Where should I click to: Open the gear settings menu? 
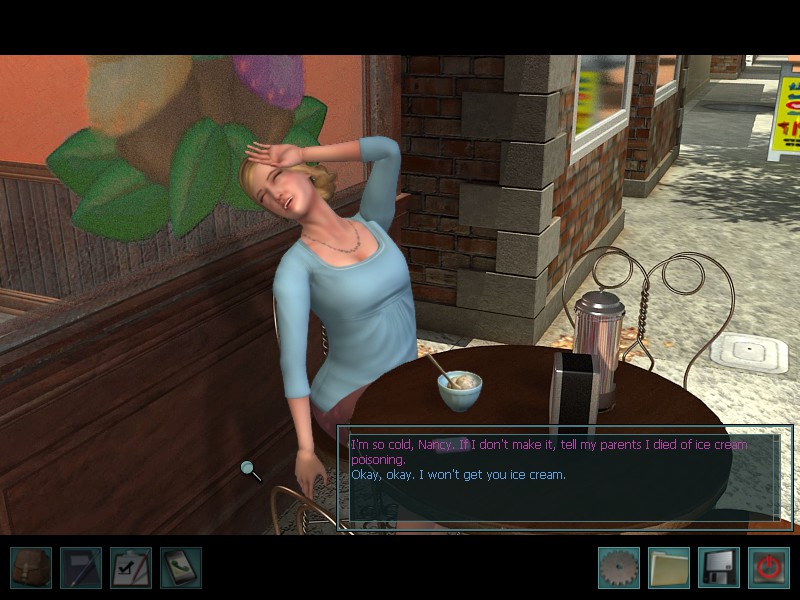click(x=619, y=567)
